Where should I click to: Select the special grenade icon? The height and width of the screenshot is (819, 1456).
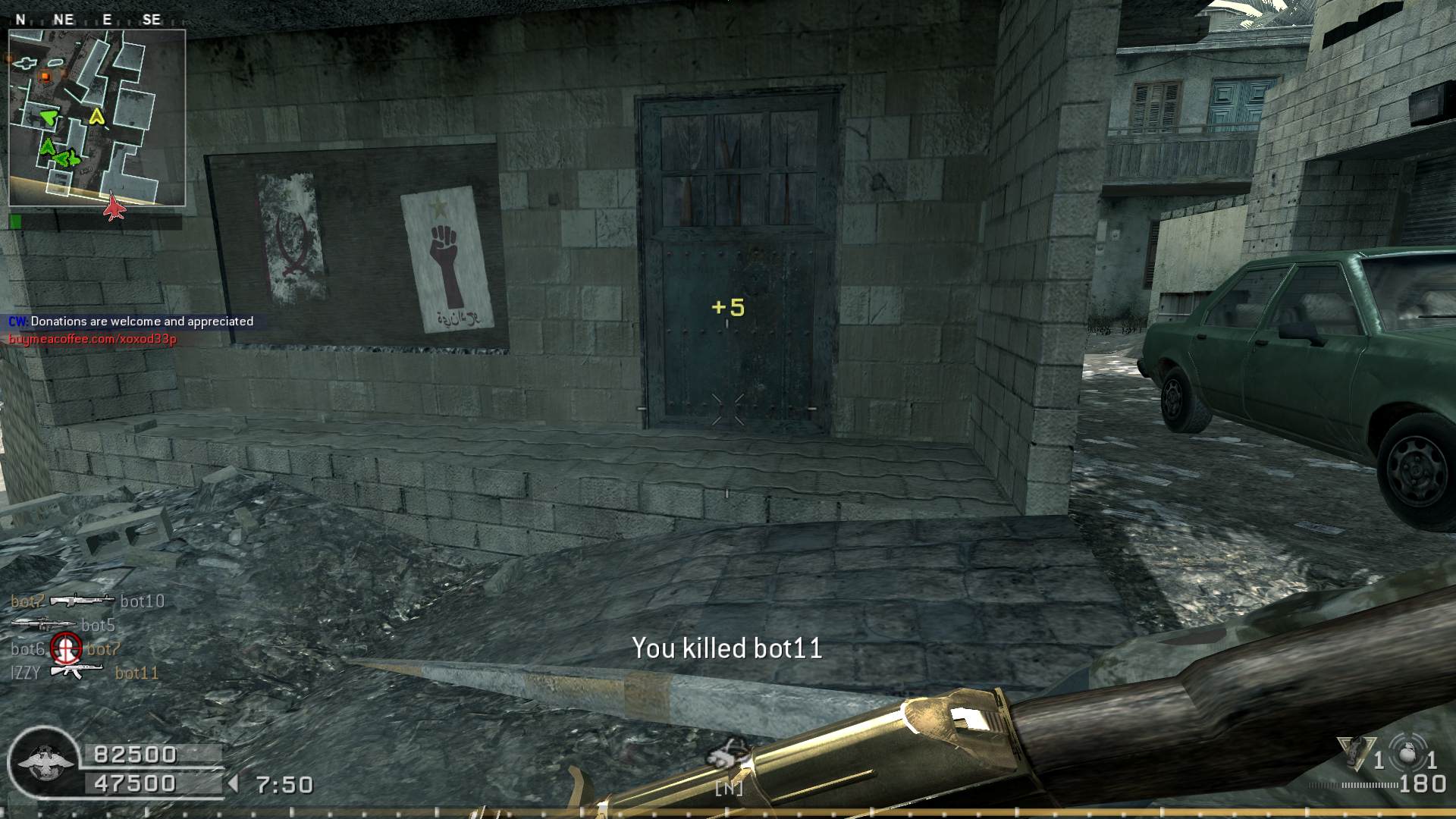click(x=1356, y=752)
